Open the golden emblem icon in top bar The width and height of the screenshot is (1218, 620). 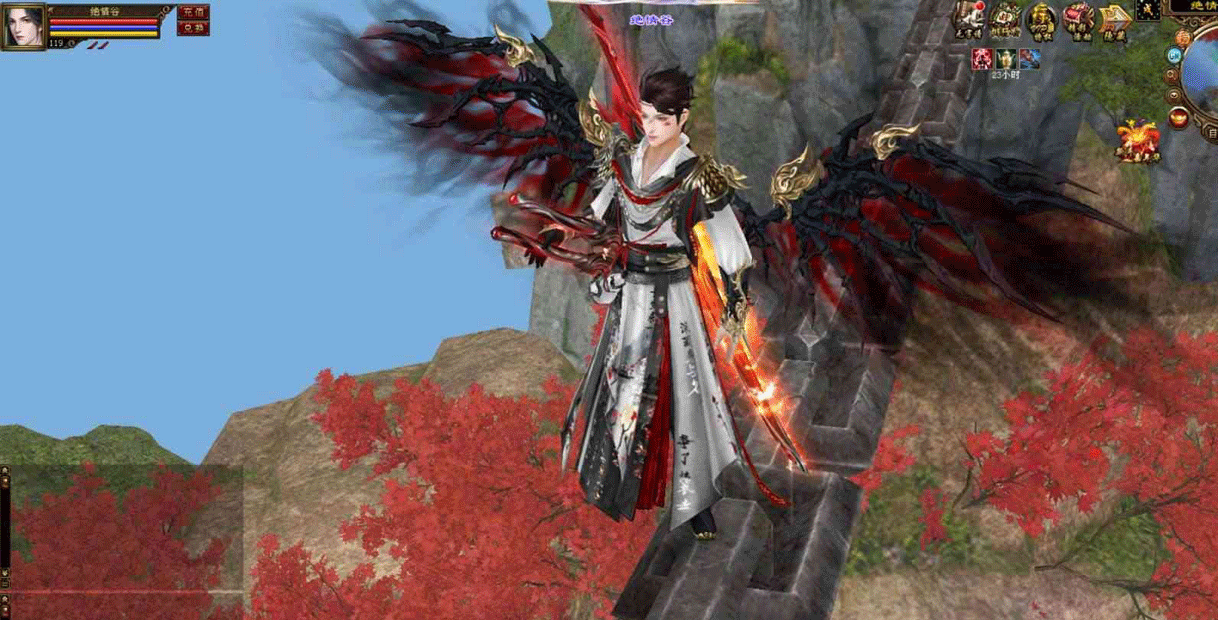1041,19
